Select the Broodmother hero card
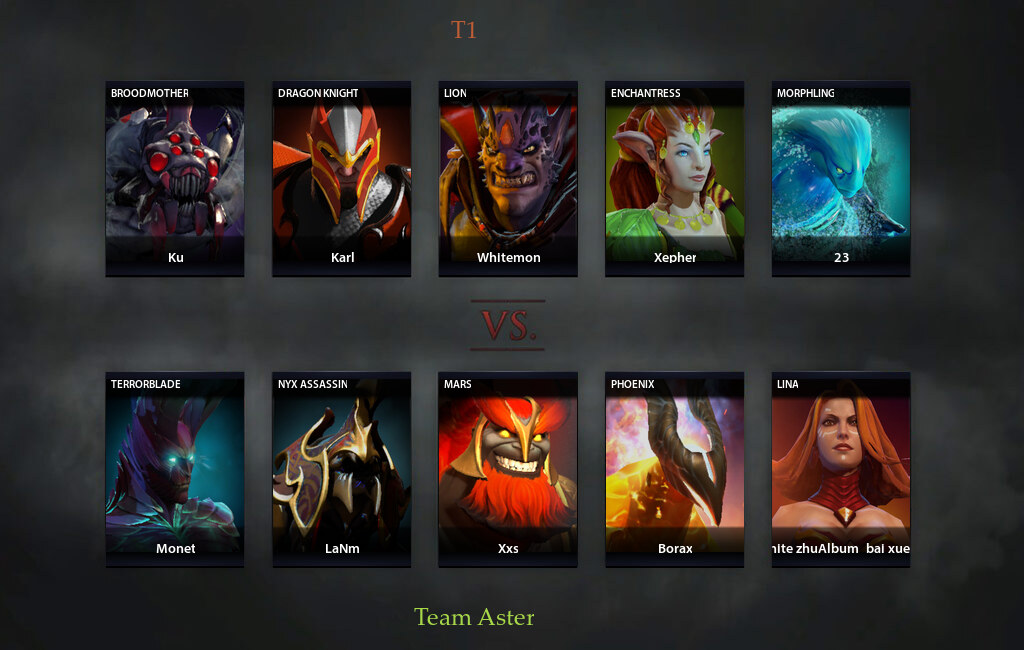 175,178
